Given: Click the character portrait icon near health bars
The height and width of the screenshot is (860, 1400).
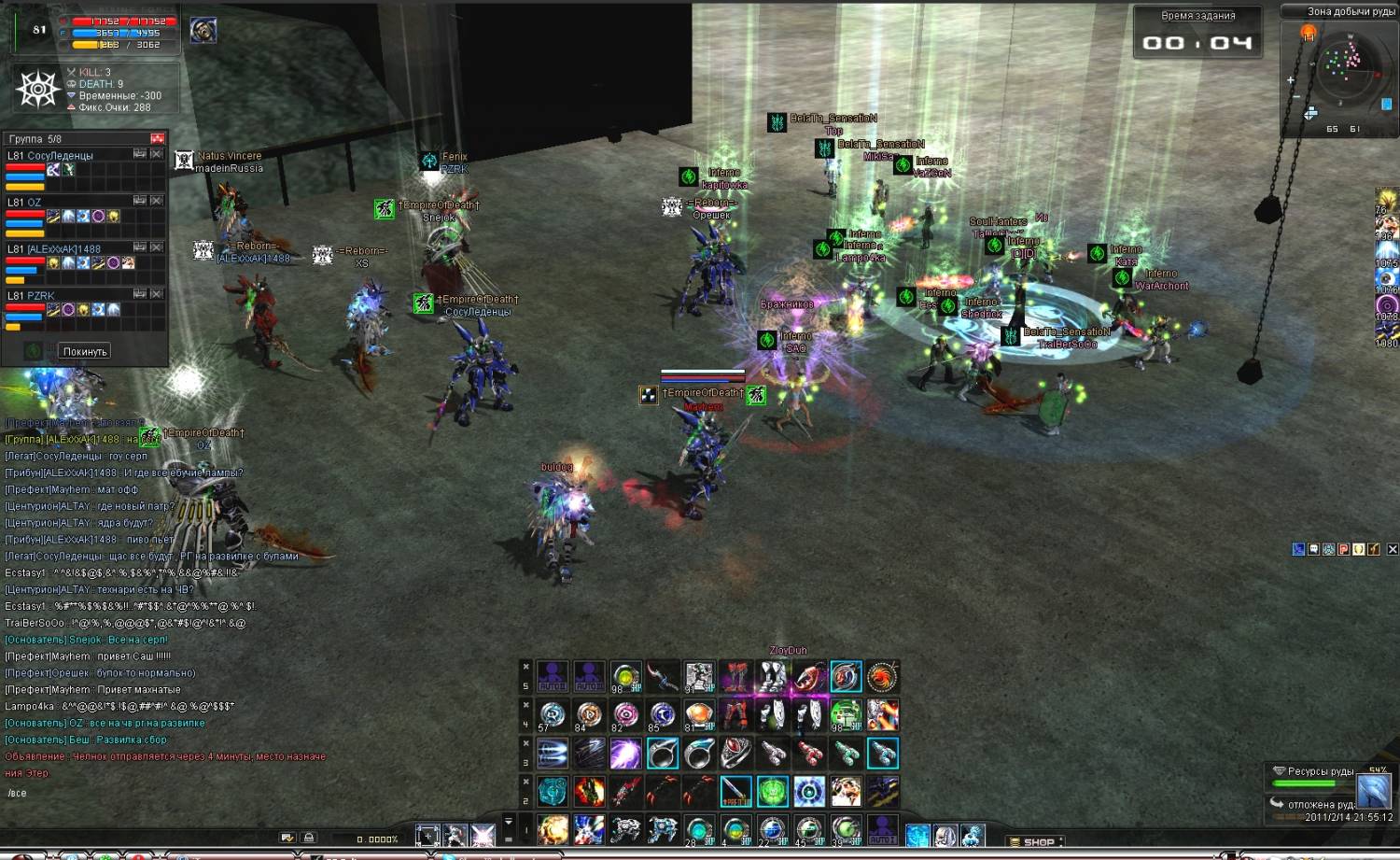Looking at the screenshot, I should point(203,30).
